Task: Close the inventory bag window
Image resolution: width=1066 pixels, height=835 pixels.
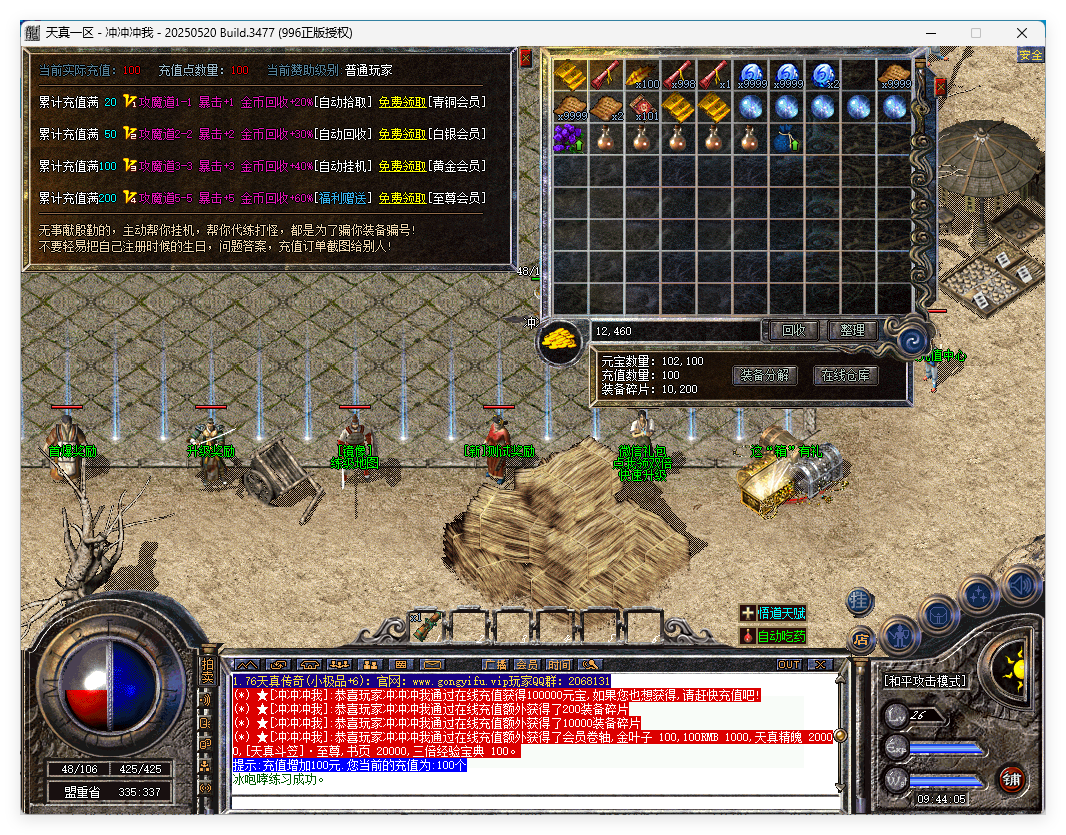Action: [939, 88]
